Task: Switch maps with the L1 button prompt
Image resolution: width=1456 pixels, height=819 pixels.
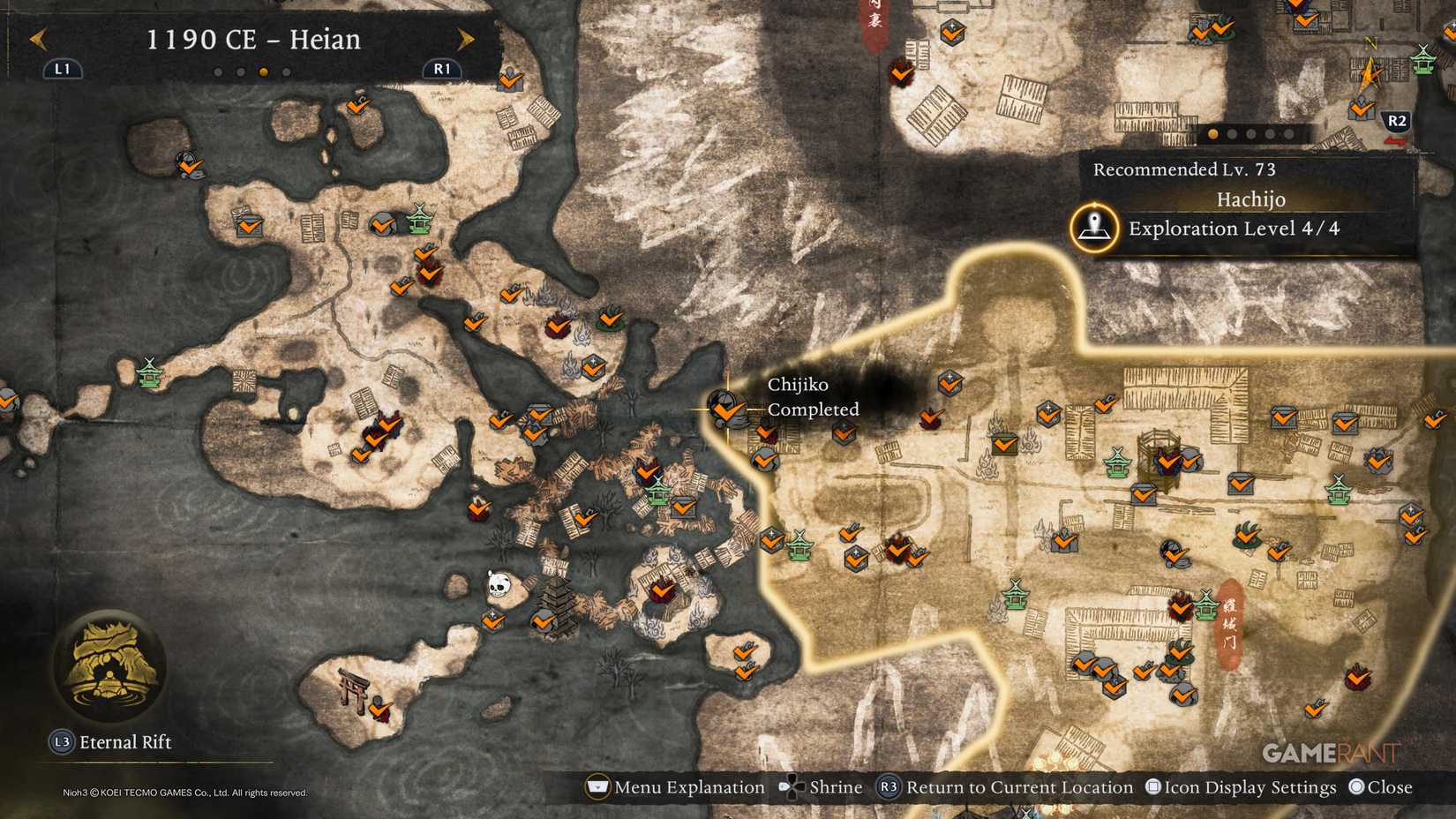Action: pyautogui.click(x=61, y=69)
